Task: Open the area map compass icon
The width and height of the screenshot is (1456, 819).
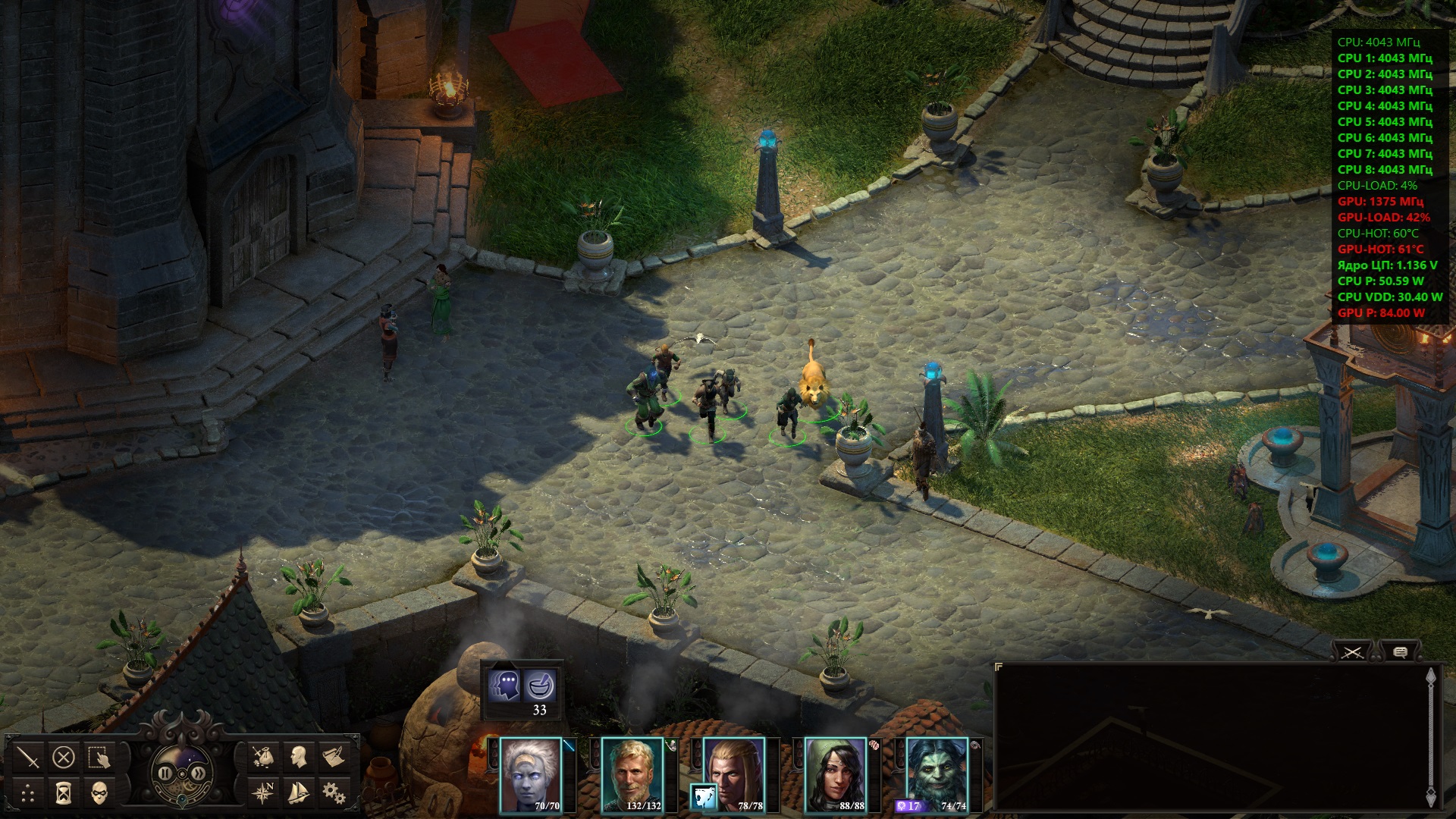Action: click(x=263, y=793)
